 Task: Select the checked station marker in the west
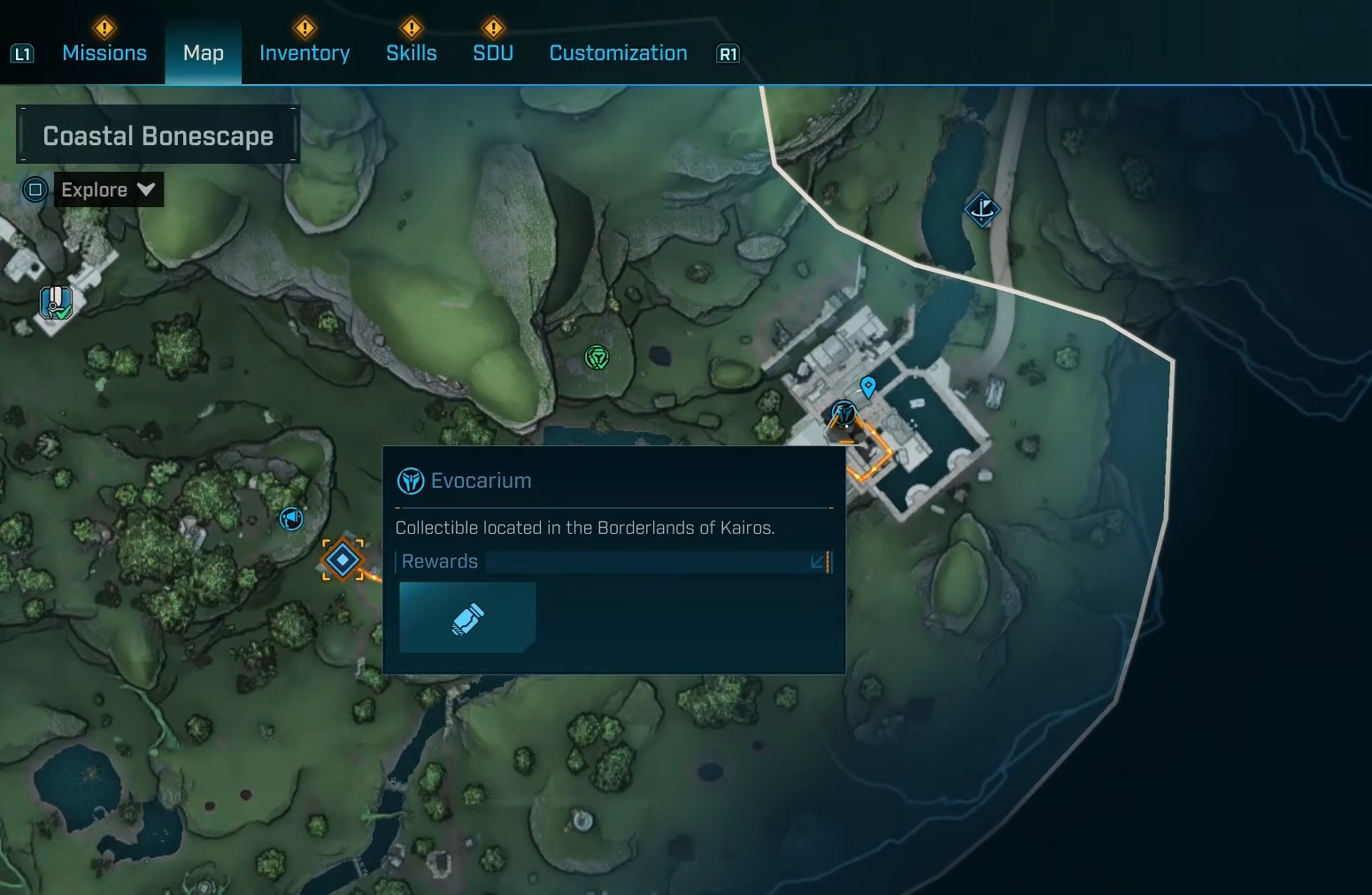tap(56, 303)
